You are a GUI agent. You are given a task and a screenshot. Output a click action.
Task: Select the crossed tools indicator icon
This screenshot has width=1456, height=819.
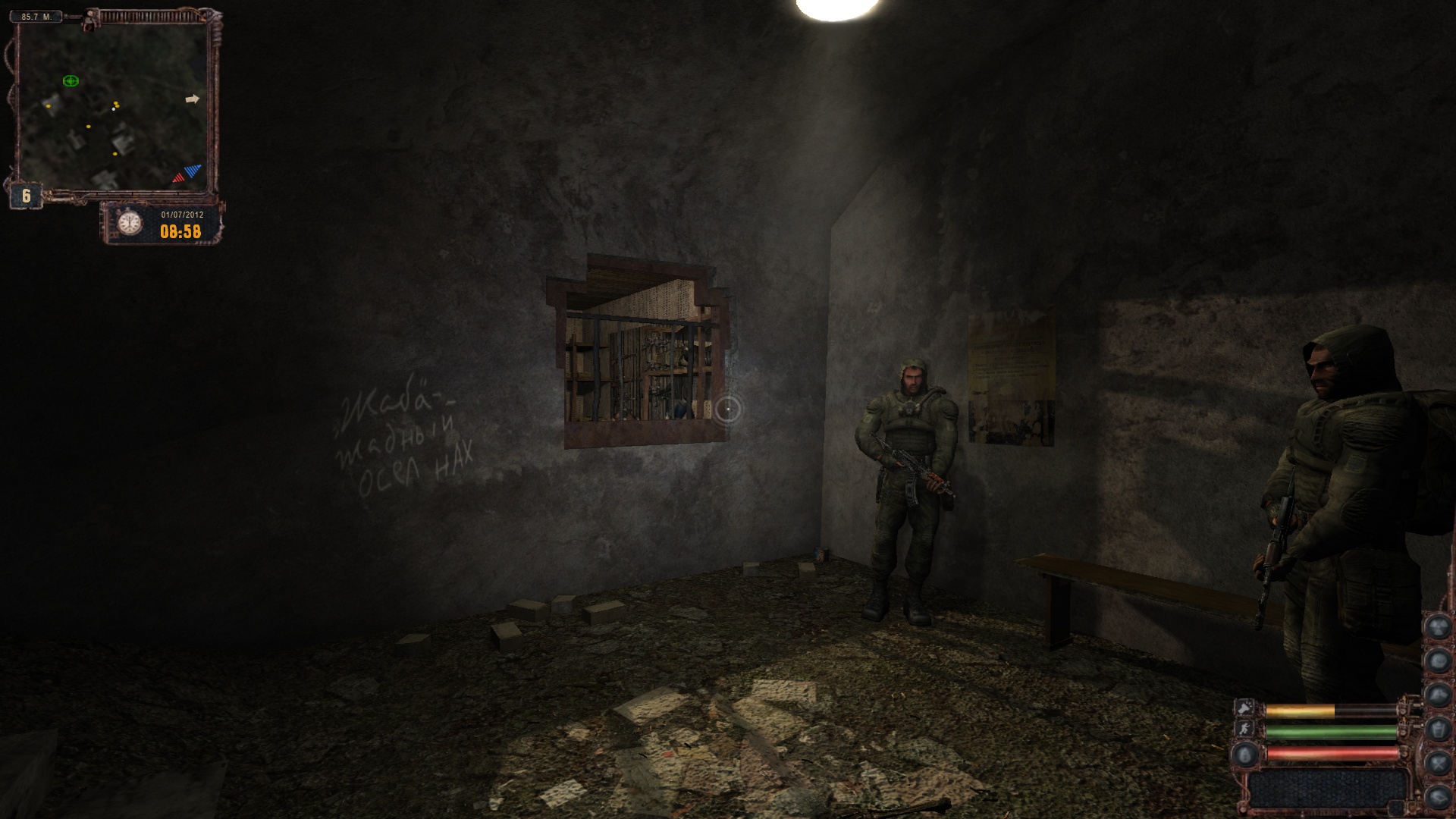coord(1437,763)
